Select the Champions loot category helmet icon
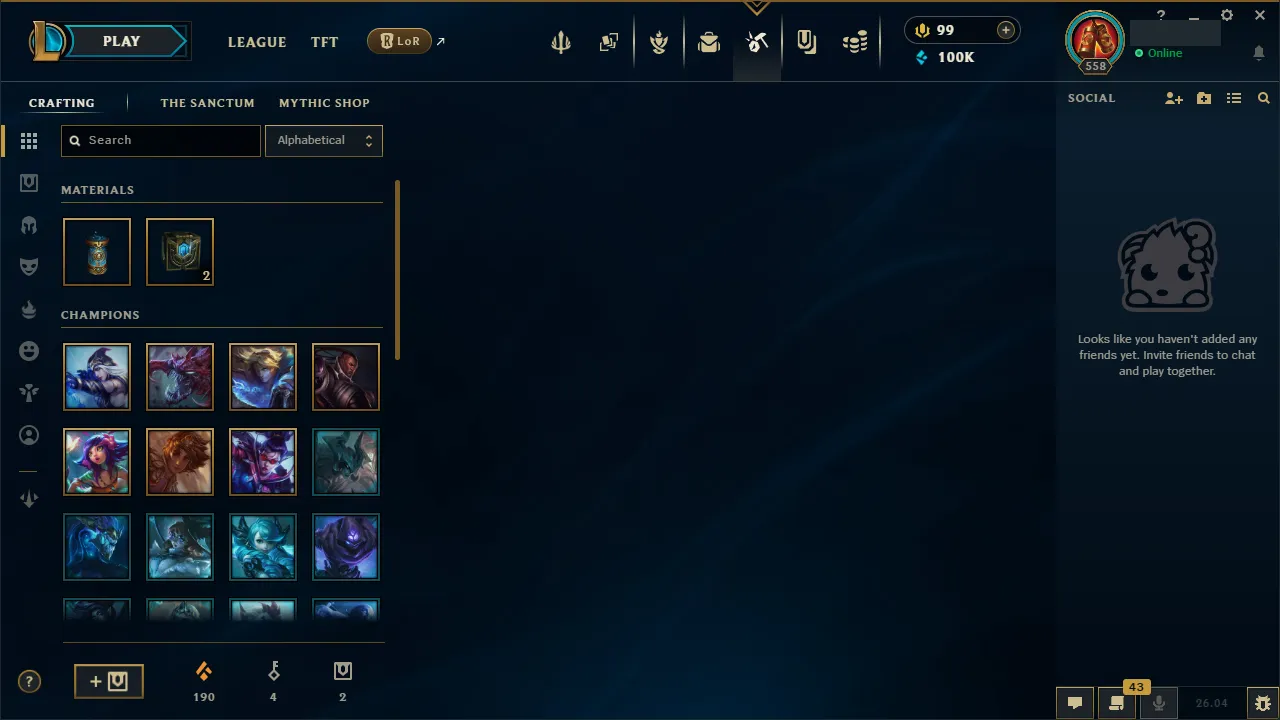Screen dimensions: 1280x720 29,225
